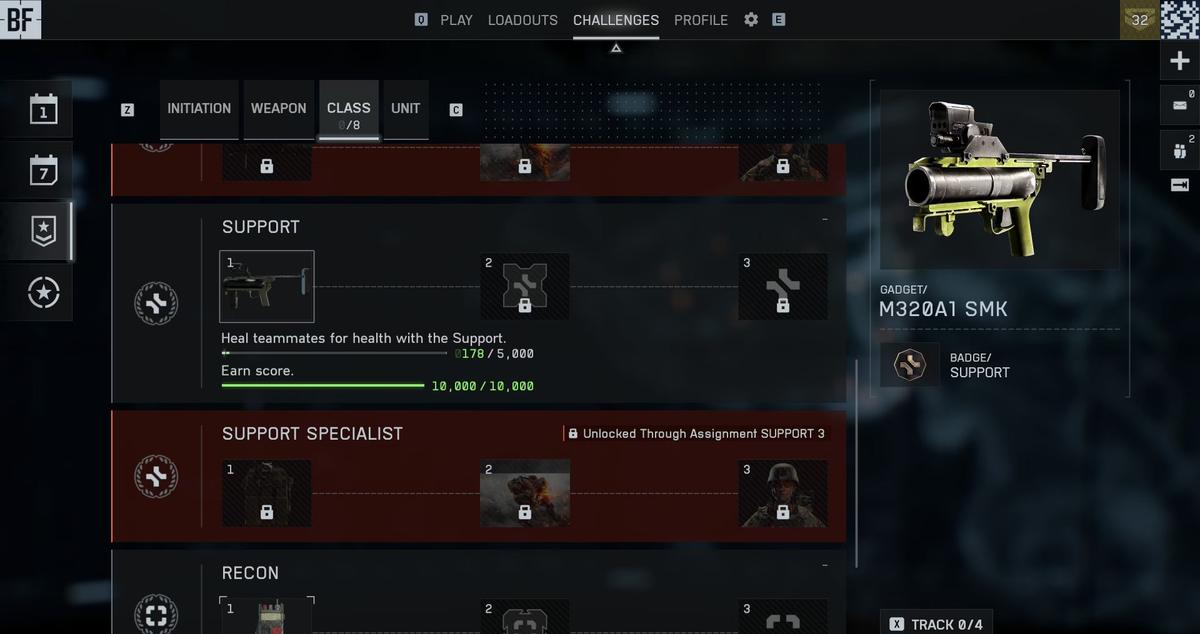Select the locked Support tier 3 reward

[782, 287]
